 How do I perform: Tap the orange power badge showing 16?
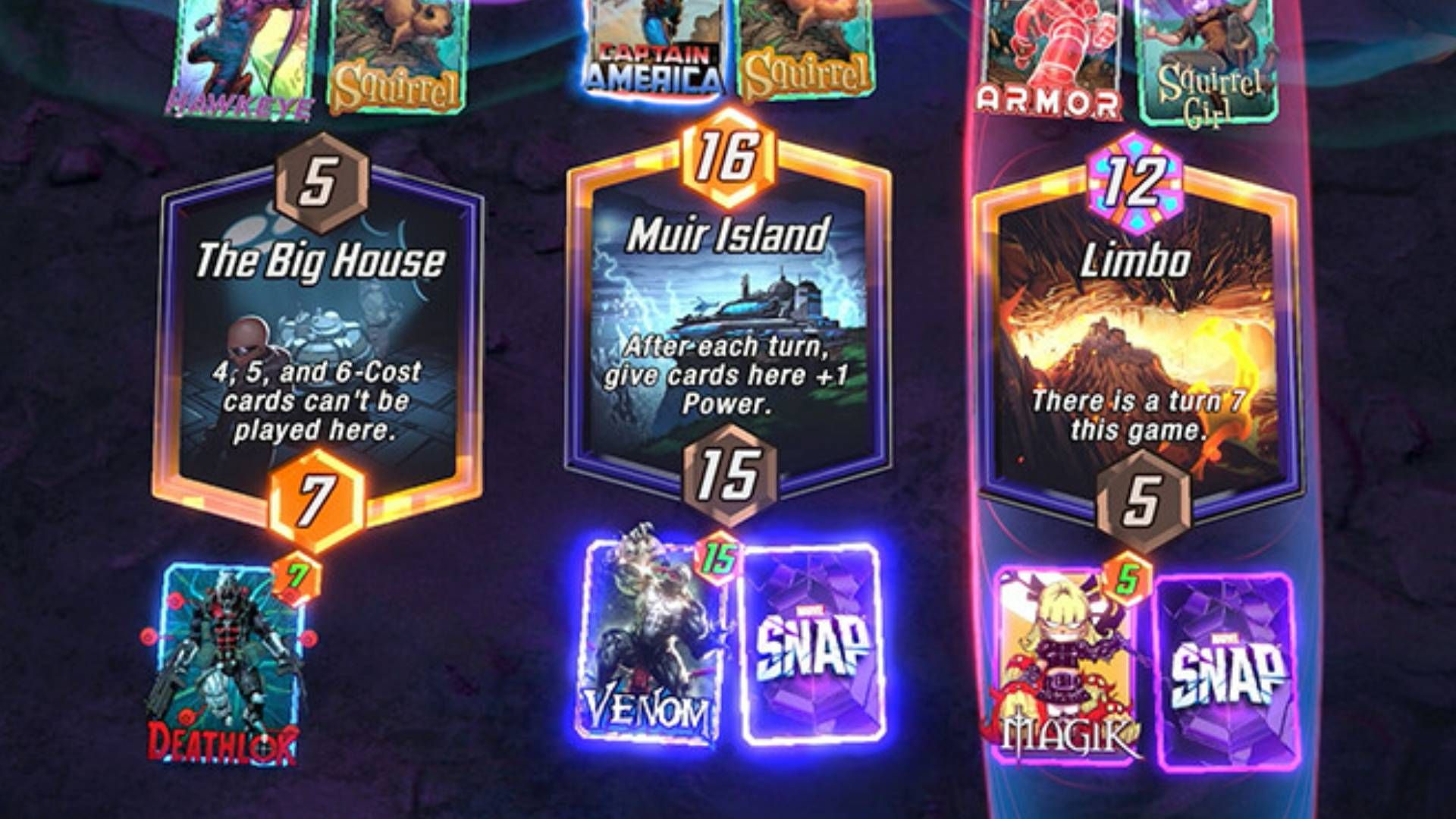tap(728, 155)
